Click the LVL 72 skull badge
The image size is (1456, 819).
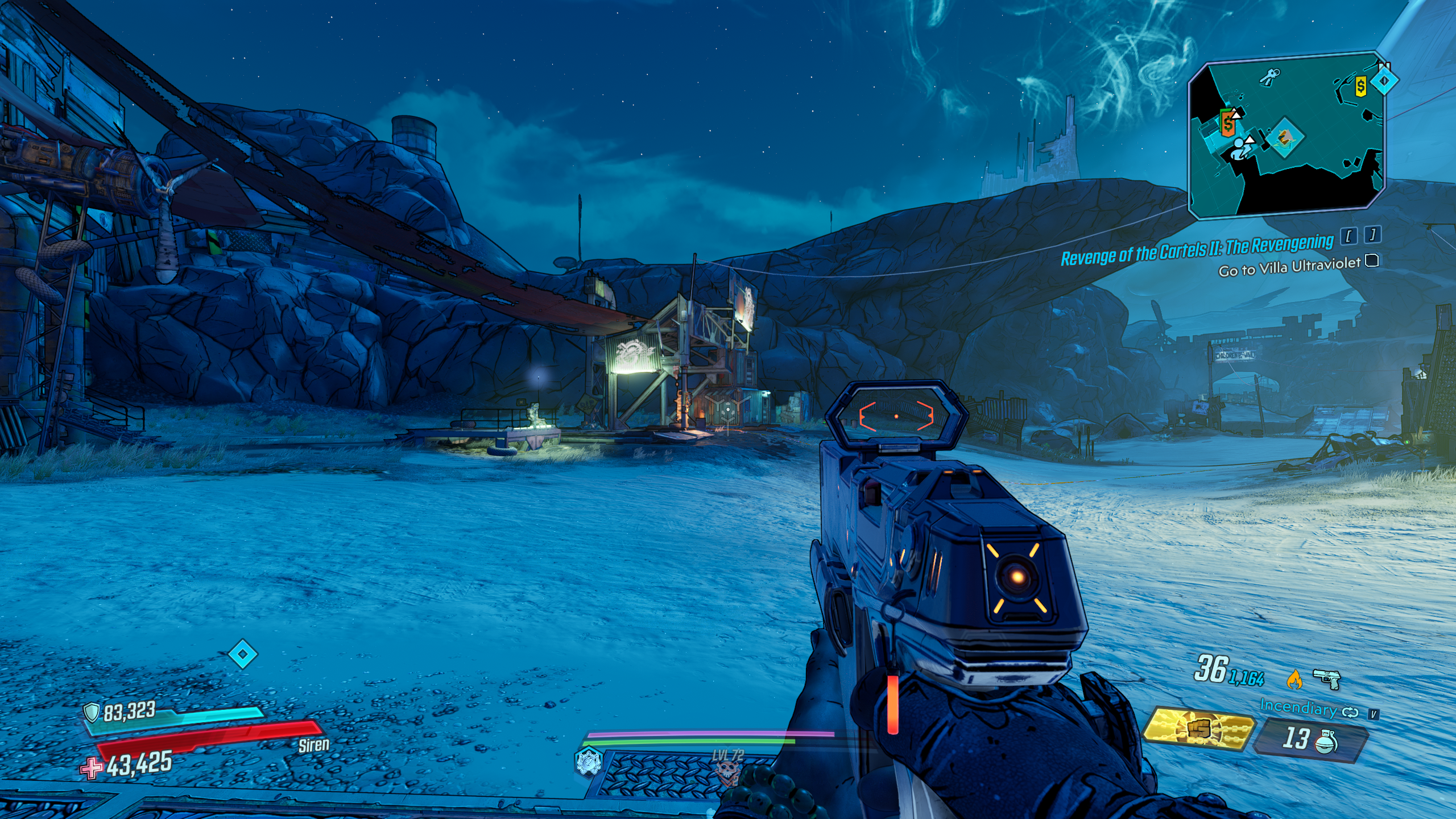tap(727, 769)
